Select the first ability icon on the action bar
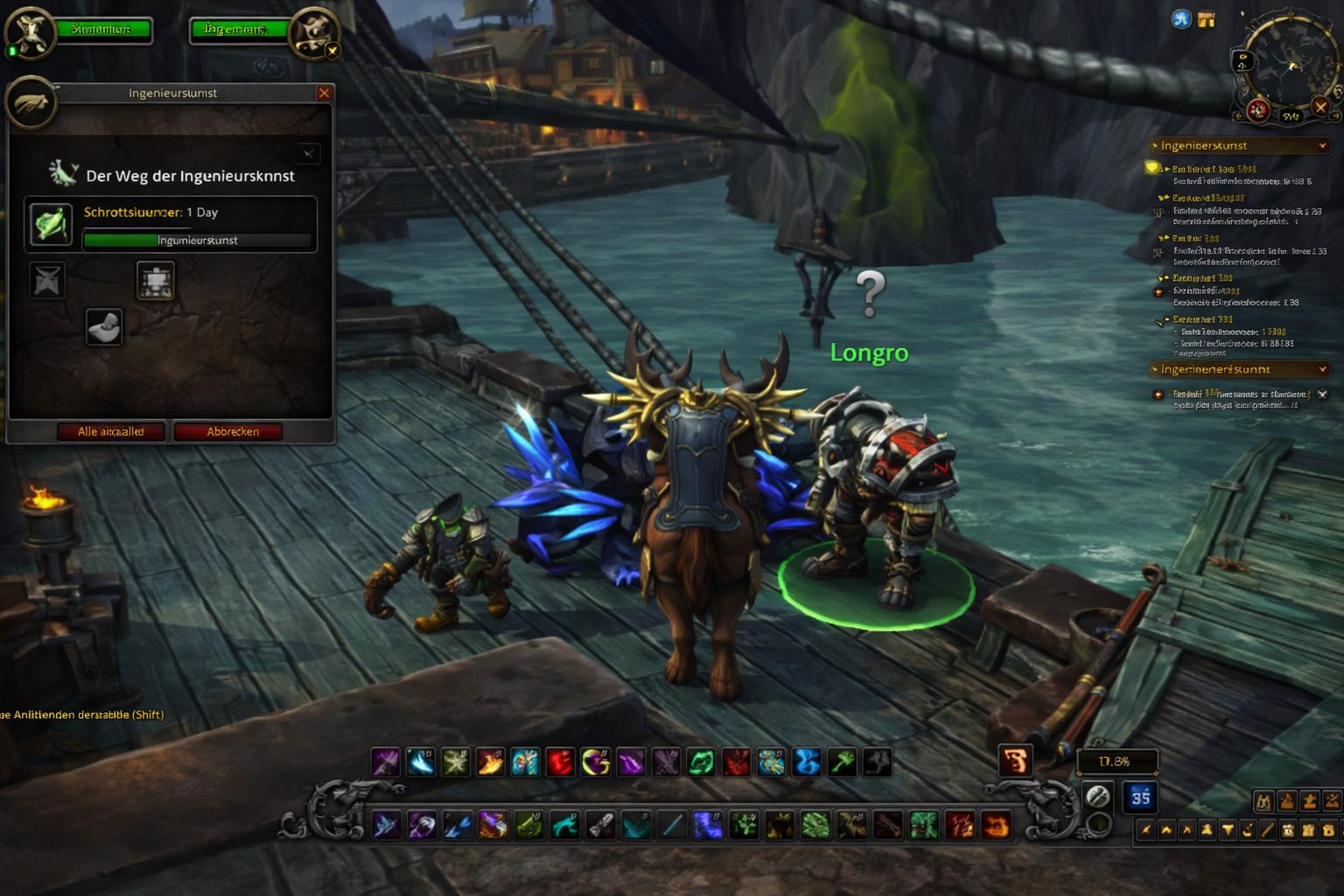Screen dimensions: 1344x896 tap(385, 761)
